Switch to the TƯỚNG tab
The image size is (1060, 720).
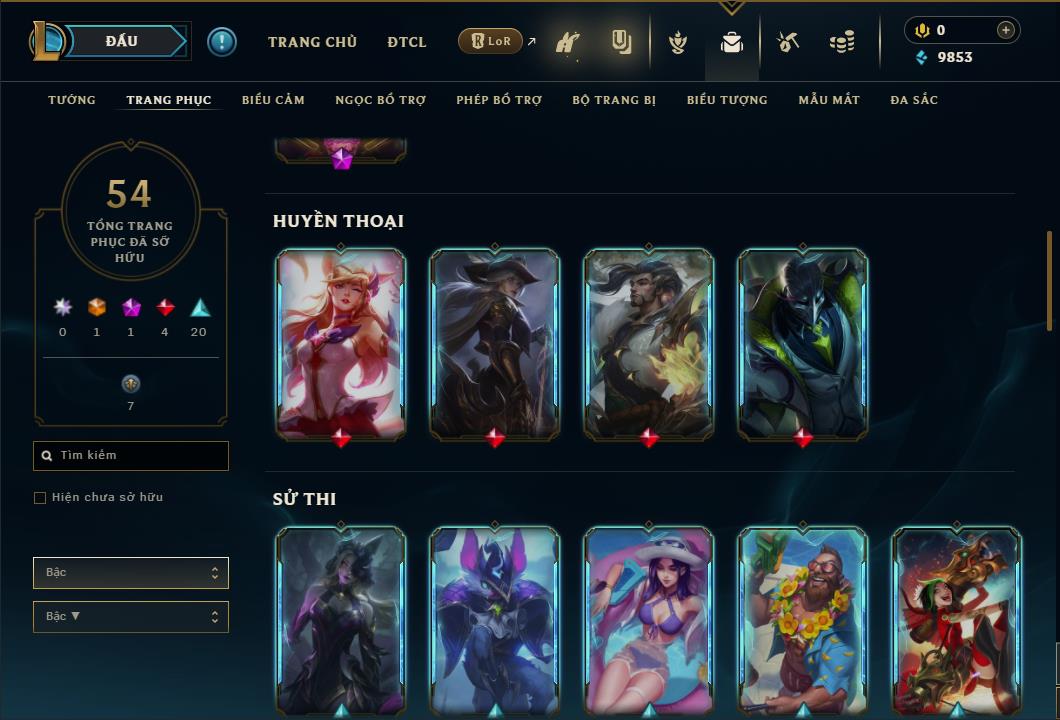72,100
